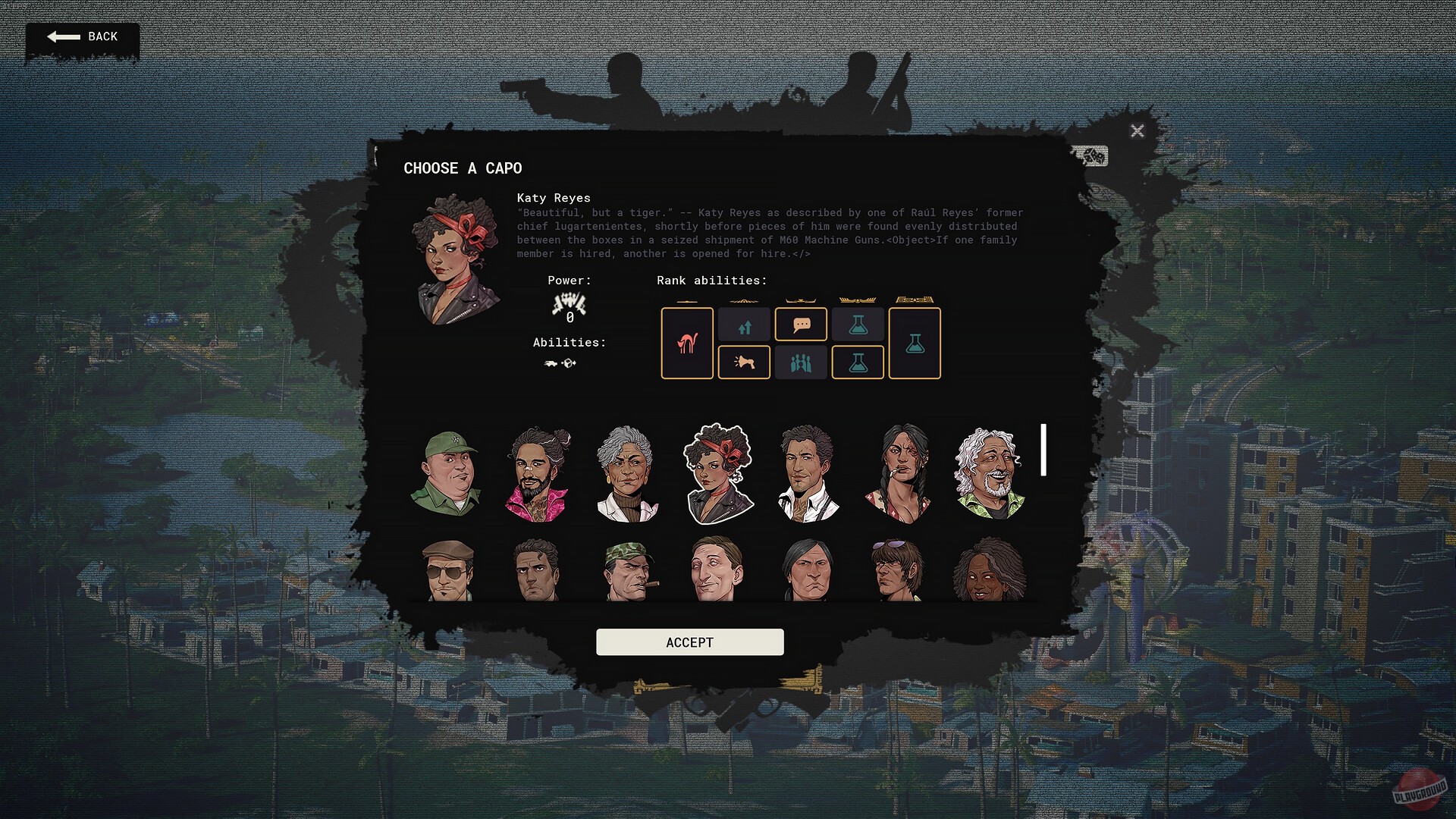Toggle the unselected top flask ability
The width and height of the screenshot is (1456, 819).
[x=858, y=324]
